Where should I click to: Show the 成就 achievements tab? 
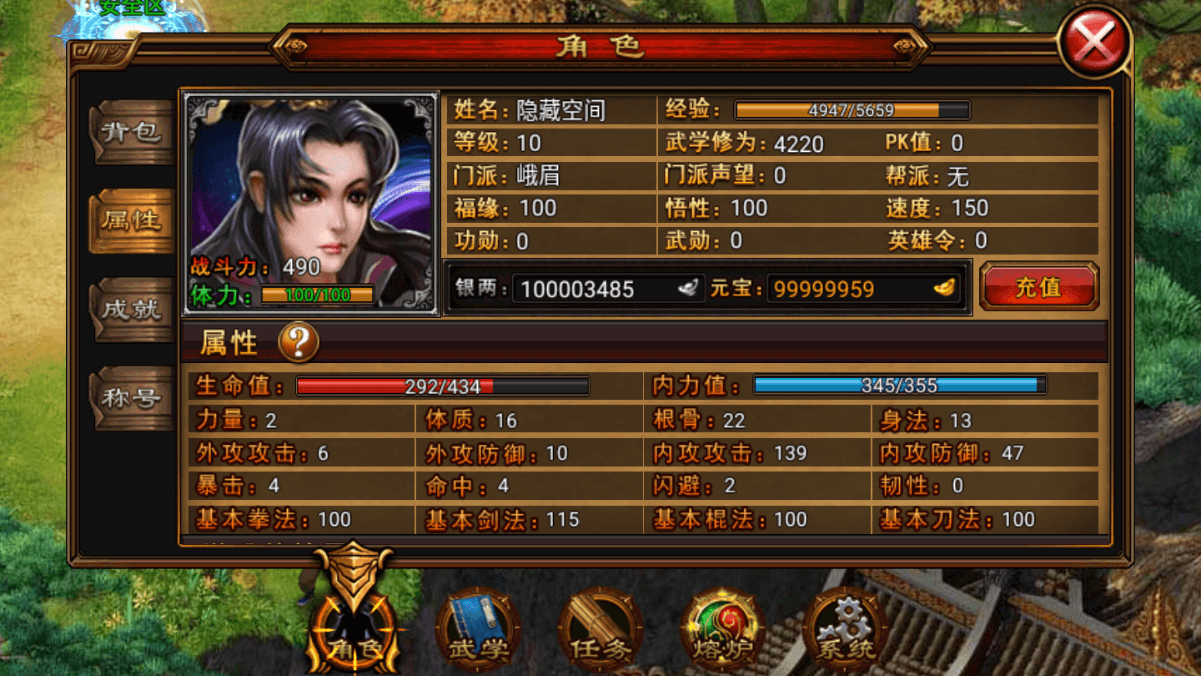(x=132, y=309)
